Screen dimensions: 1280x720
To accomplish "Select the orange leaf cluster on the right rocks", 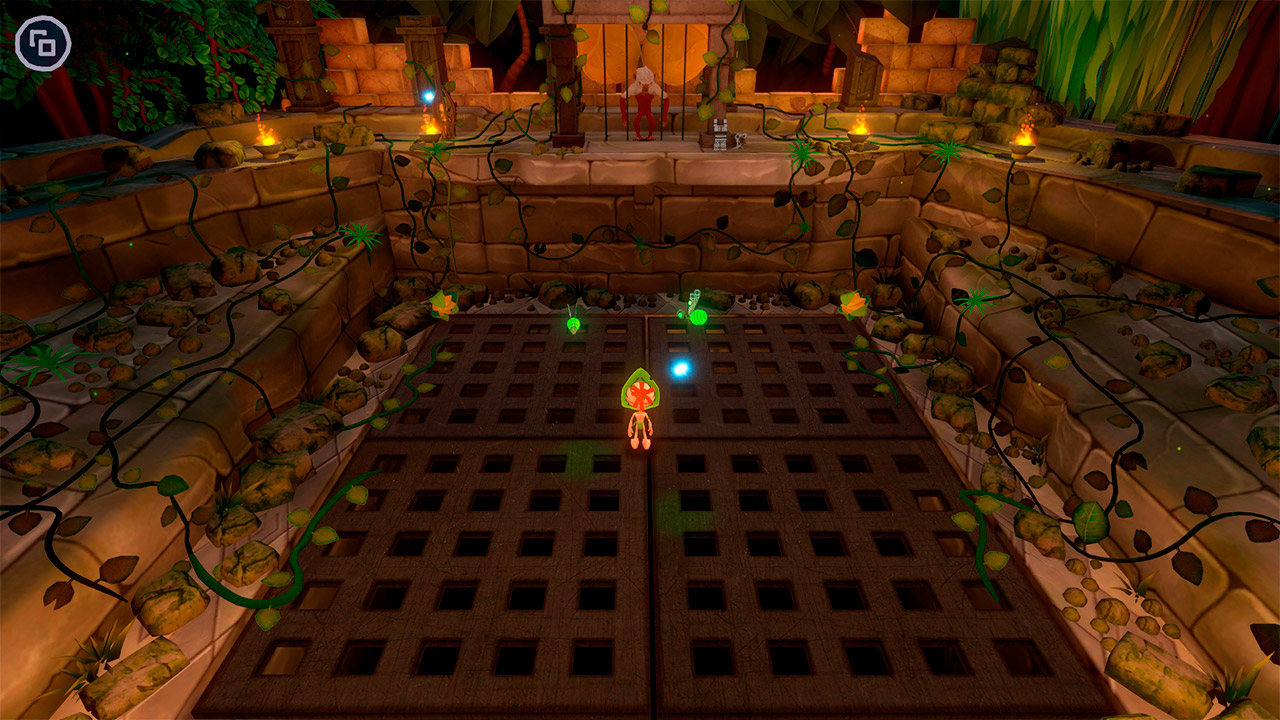I will coord(853,303).
